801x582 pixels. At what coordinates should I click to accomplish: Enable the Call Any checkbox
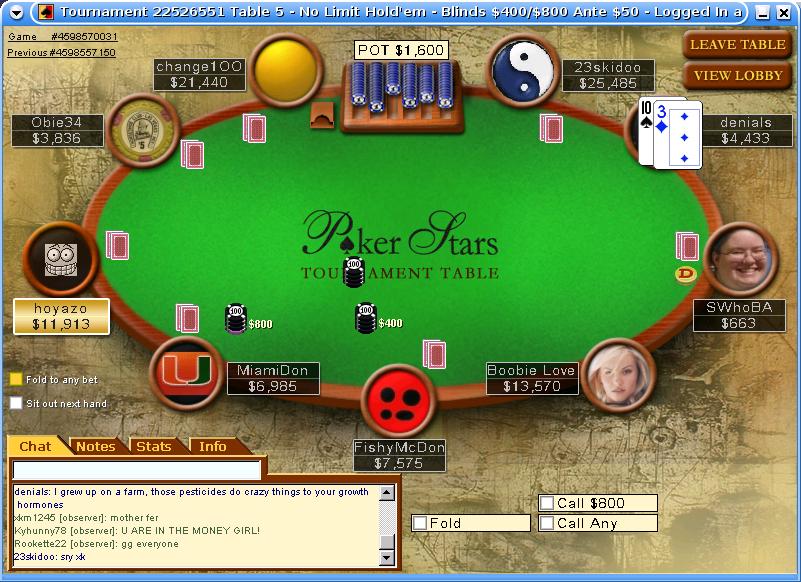(x=547, y=523)
